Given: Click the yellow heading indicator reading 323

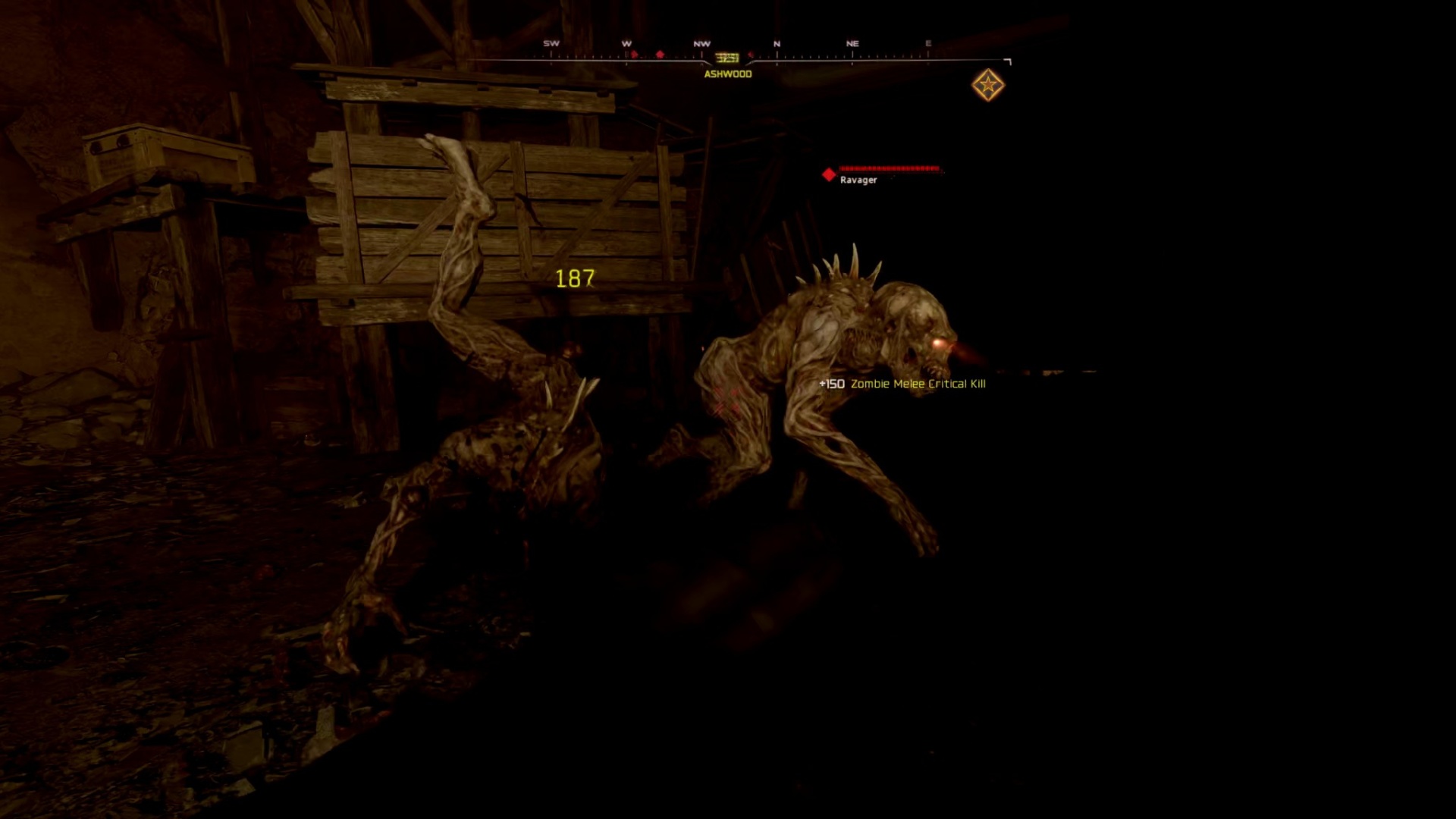Looking at the screenshot, I should [727, 58].
